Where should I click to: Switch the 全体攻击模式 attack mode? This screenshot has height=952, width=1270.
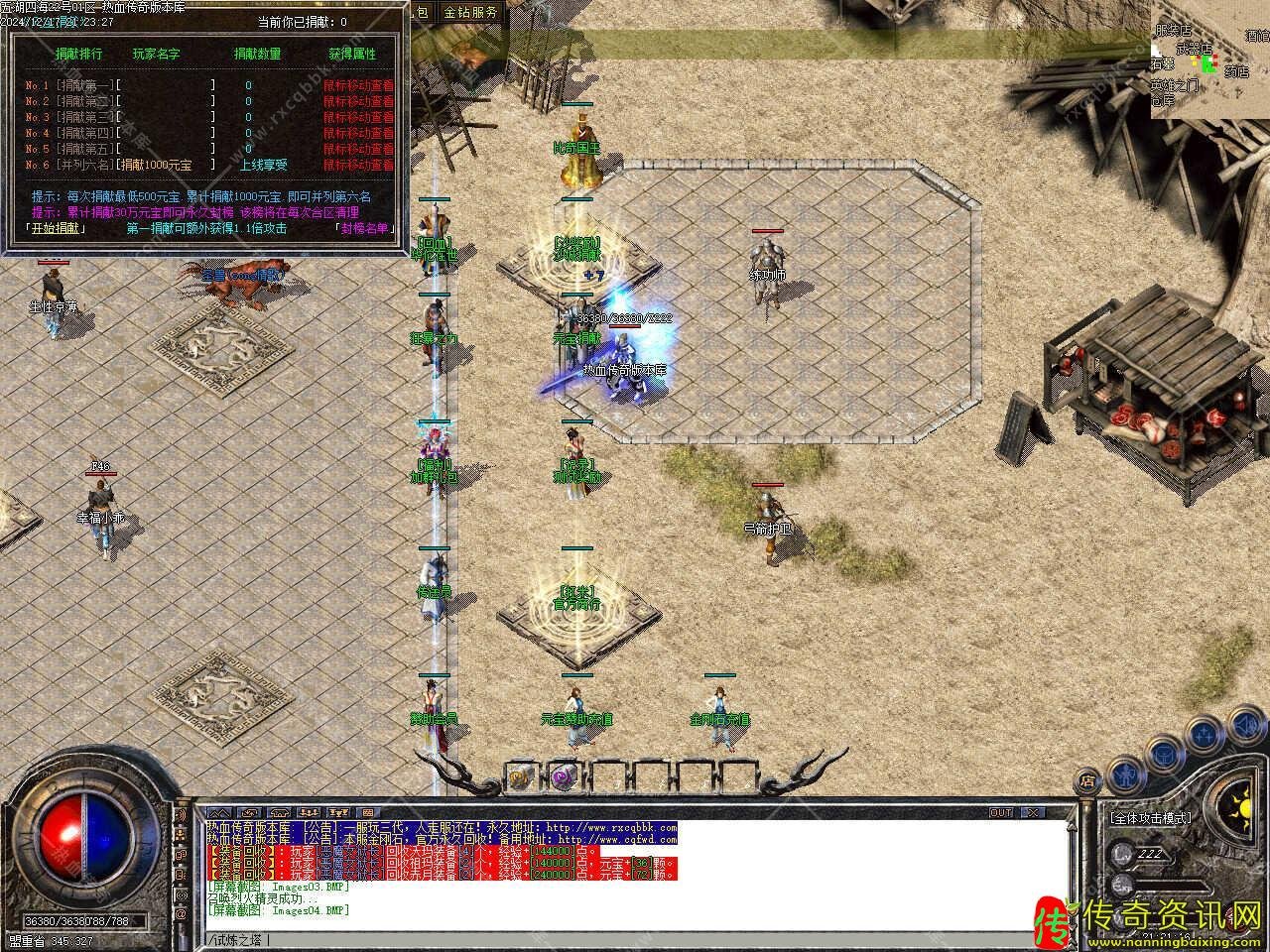point(1149,819)
